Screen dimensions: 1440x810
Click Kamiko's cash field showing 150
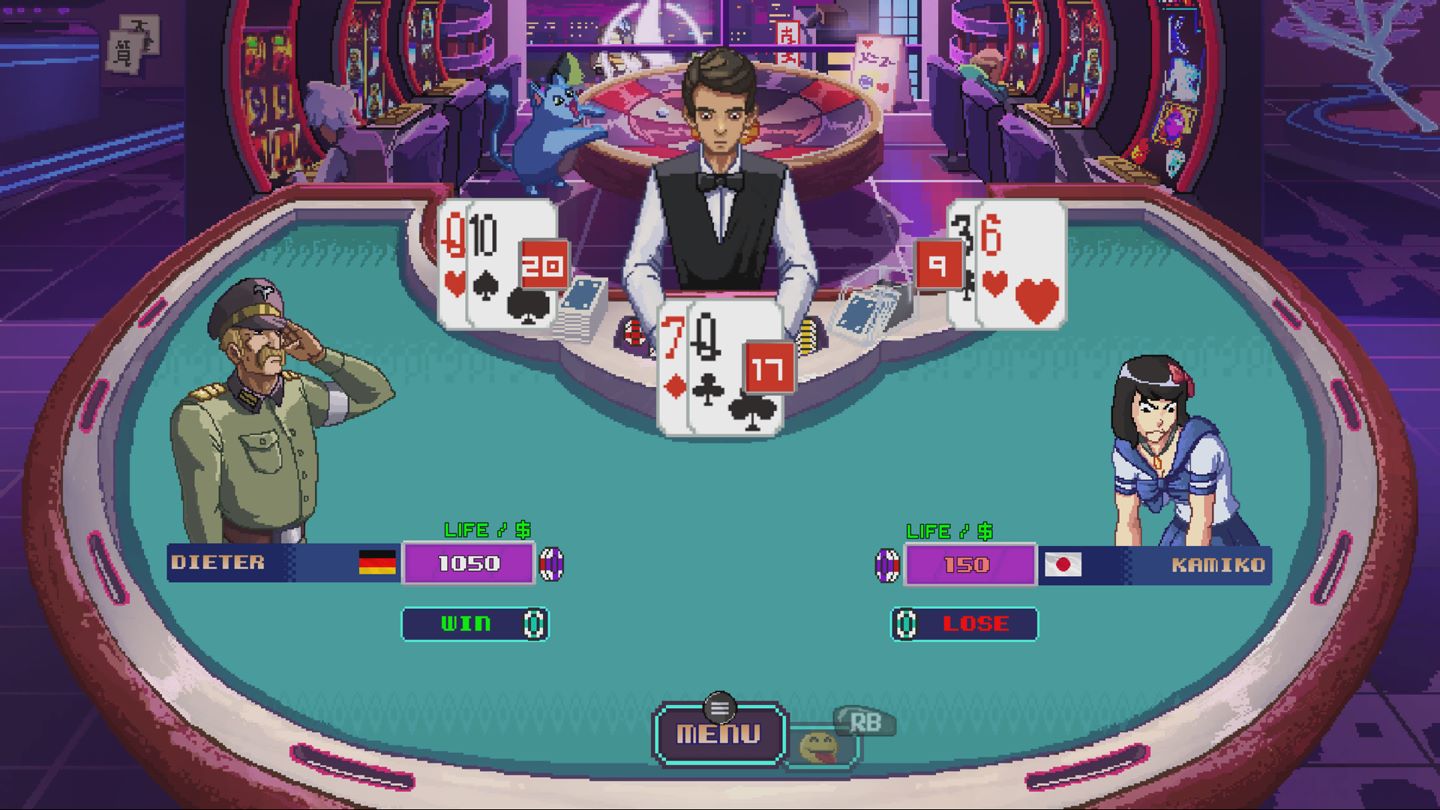pos(971,564)
